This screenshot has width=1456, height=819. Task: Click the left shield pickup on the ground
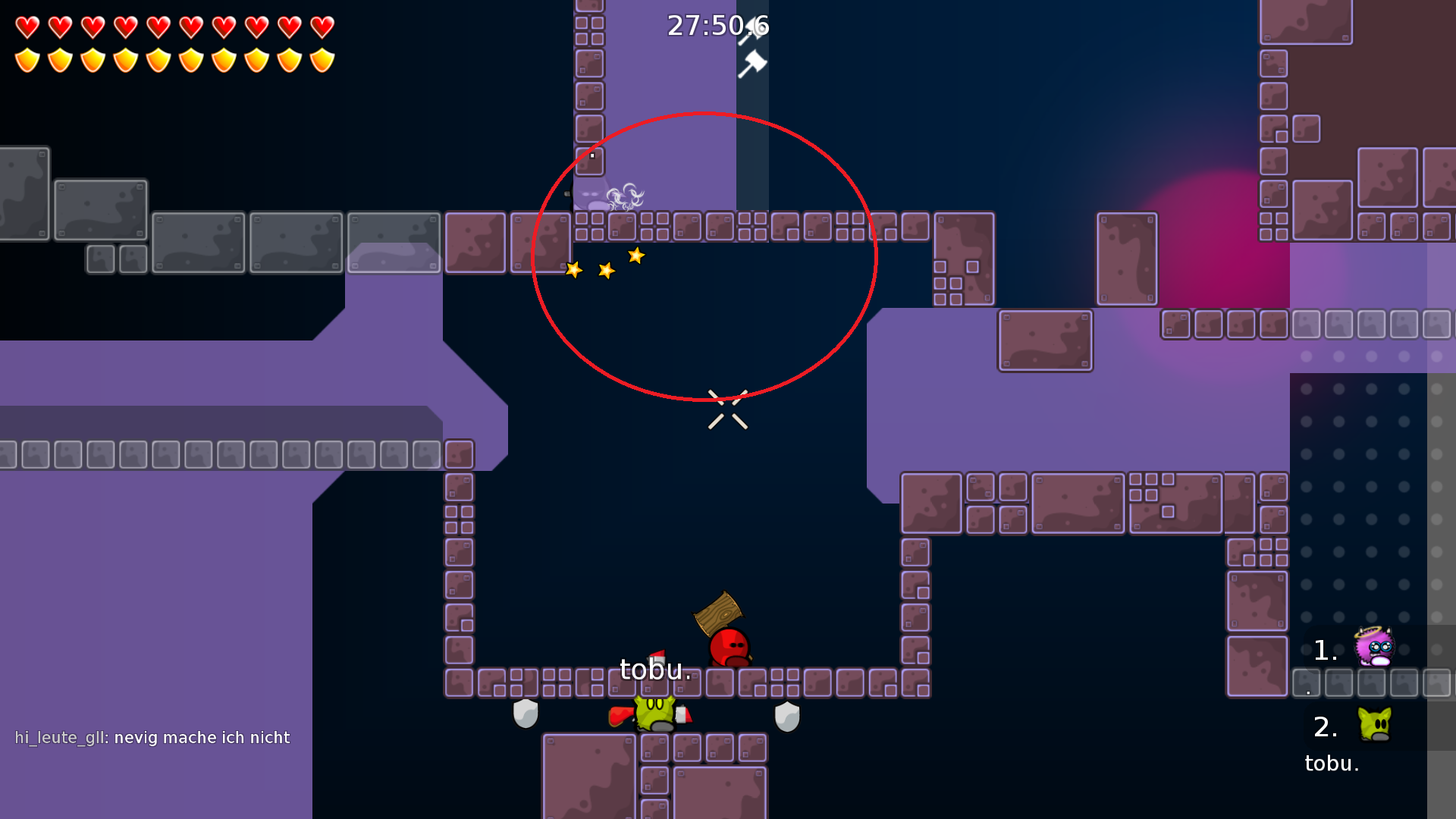tap(527, 713)
